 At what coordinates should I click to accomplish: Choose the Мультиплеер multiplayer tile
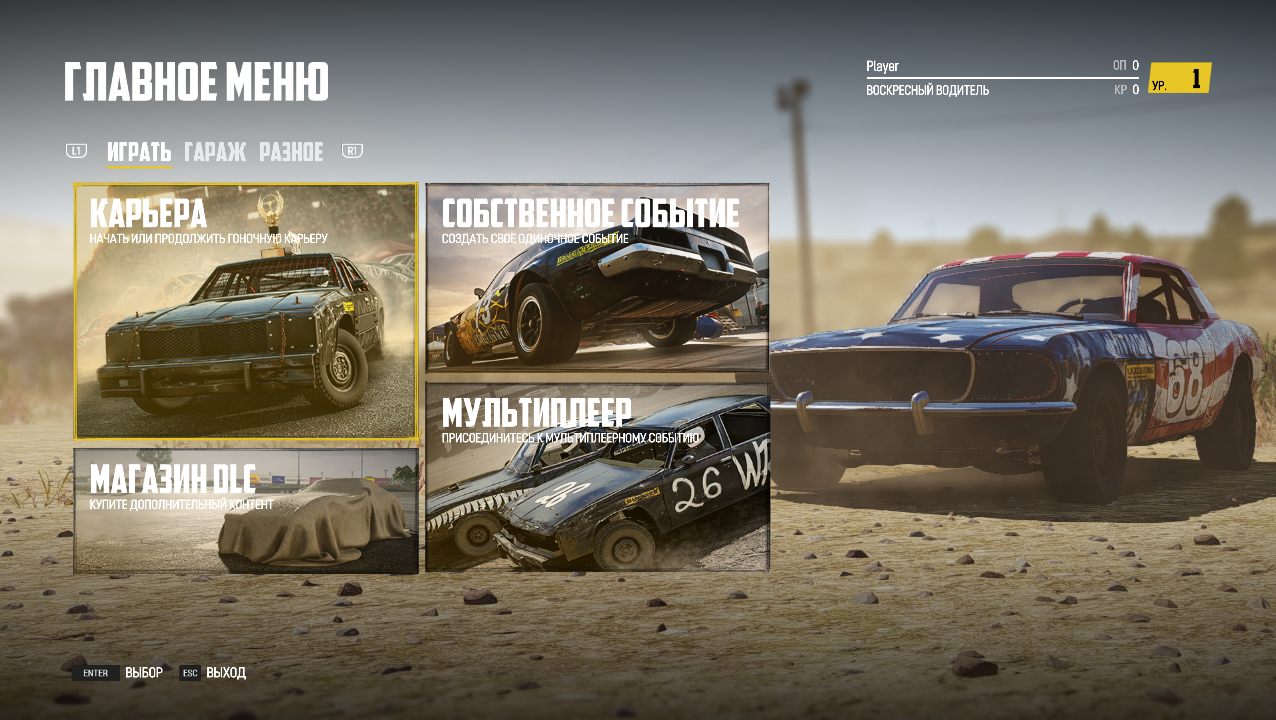pos(597,477)
